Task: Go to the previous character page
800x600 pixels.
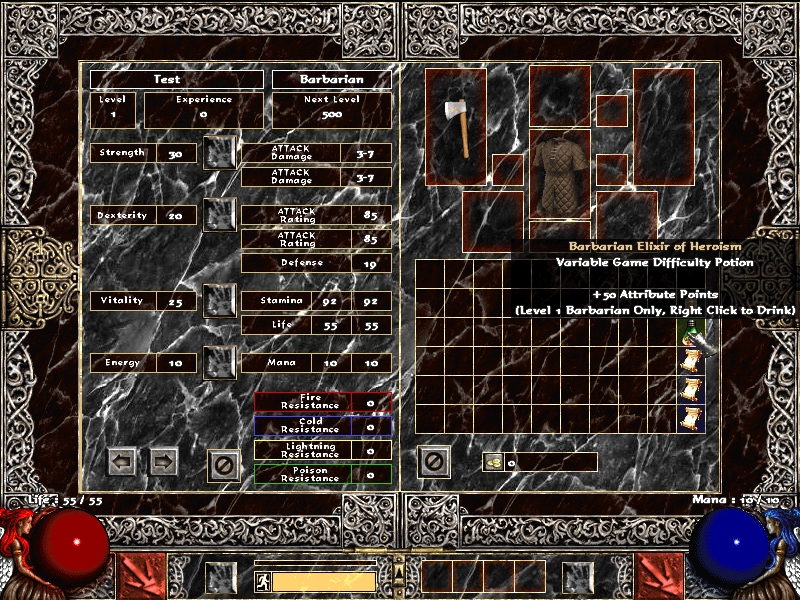Action: pos(122,461)
